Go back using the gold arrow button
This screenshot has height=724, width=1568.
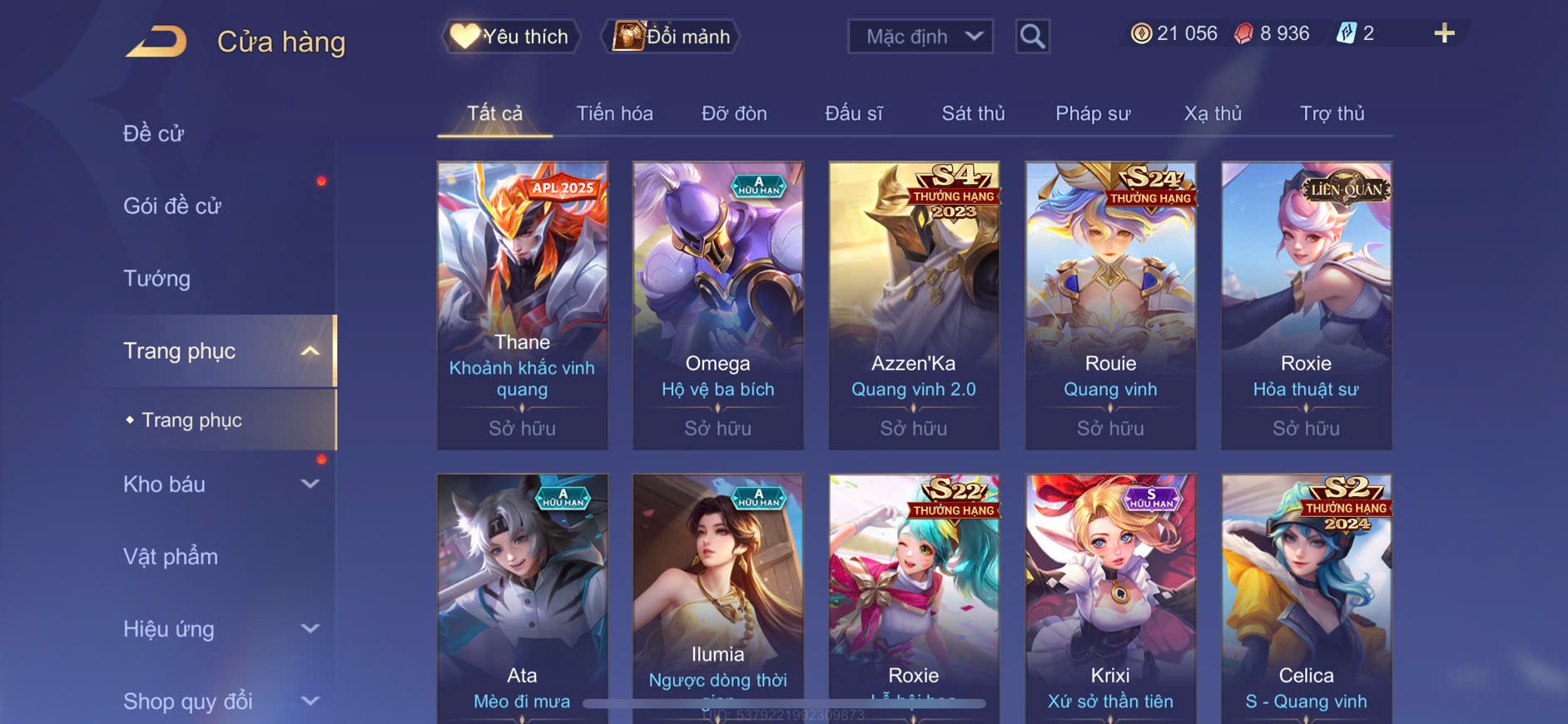[x=157, y=42]
